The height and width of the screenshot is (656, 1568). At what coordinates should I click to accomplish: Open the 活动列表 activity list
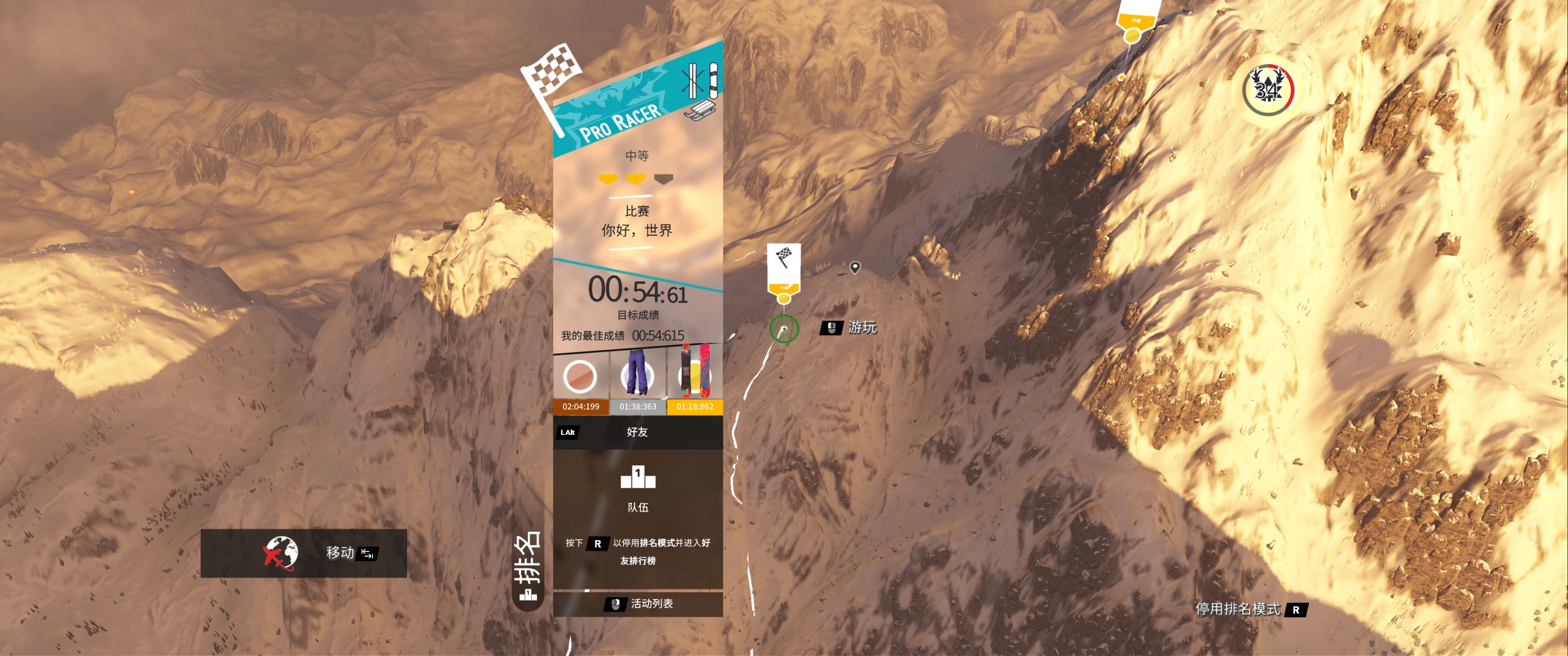[639, 604]
